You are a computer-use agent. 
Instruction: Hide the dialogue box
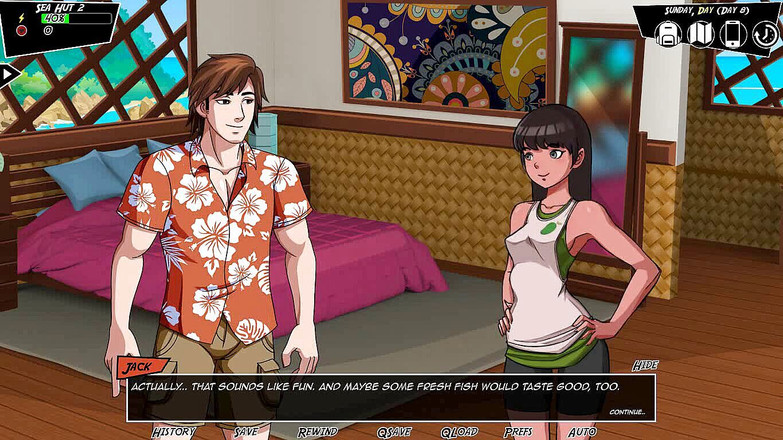pos(644,366)
